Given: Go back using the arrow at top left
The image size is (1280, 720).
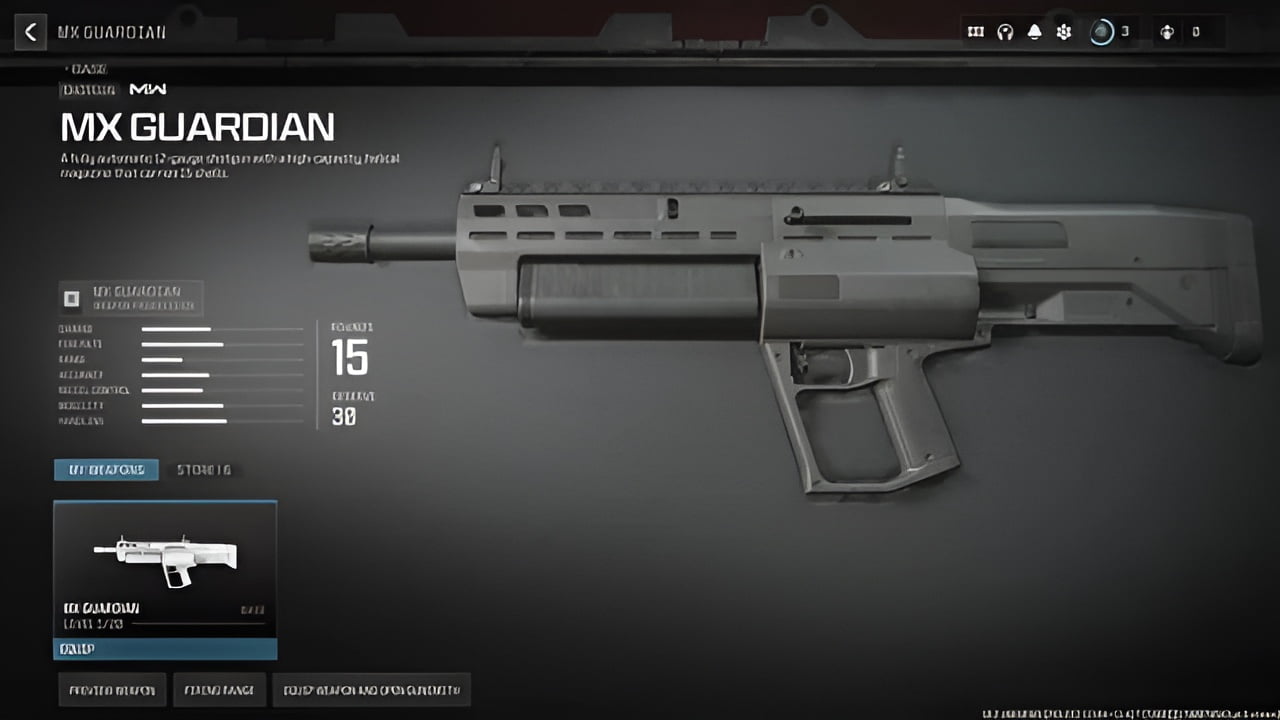Looking at the screenshot, I should click(31, 31).
